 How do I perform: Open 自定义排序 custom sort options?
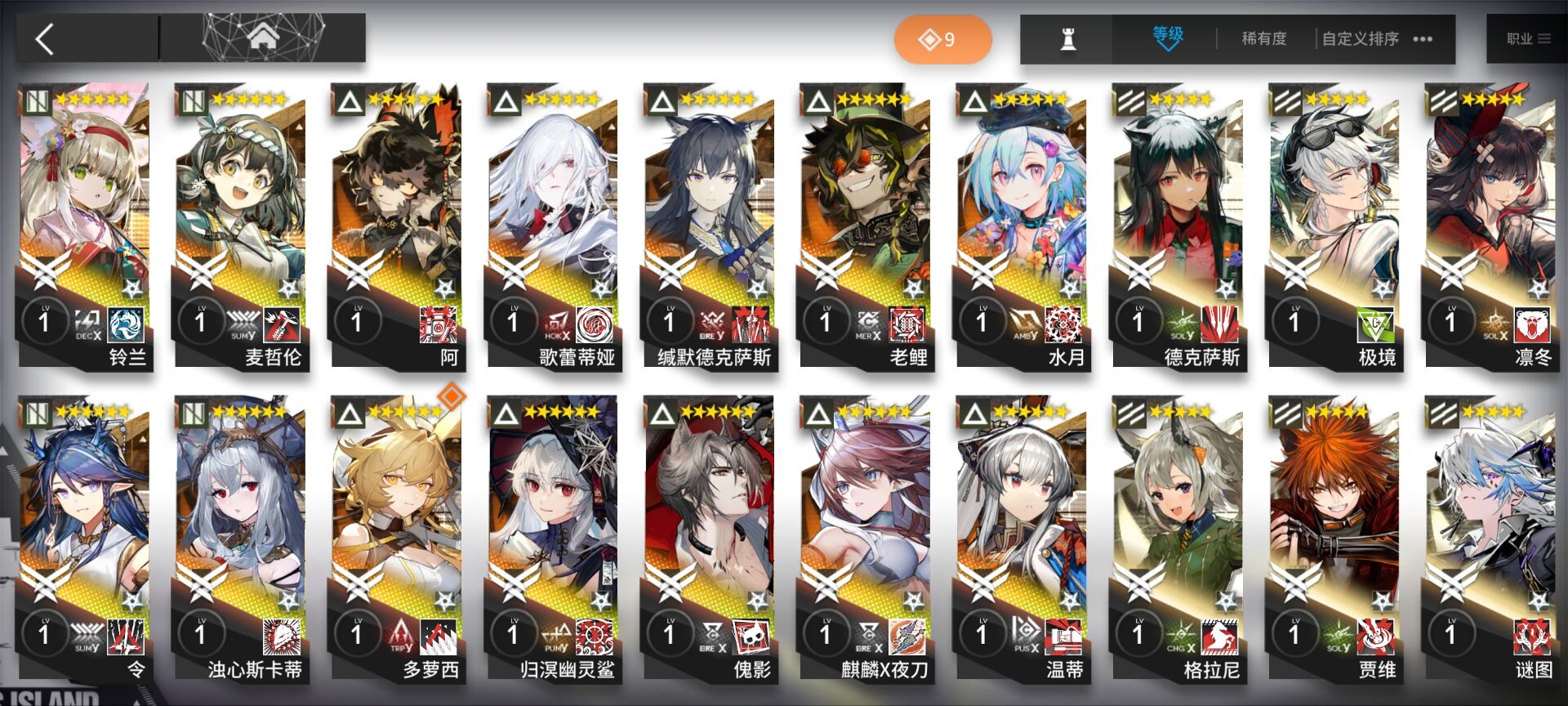coord(1375,38)
